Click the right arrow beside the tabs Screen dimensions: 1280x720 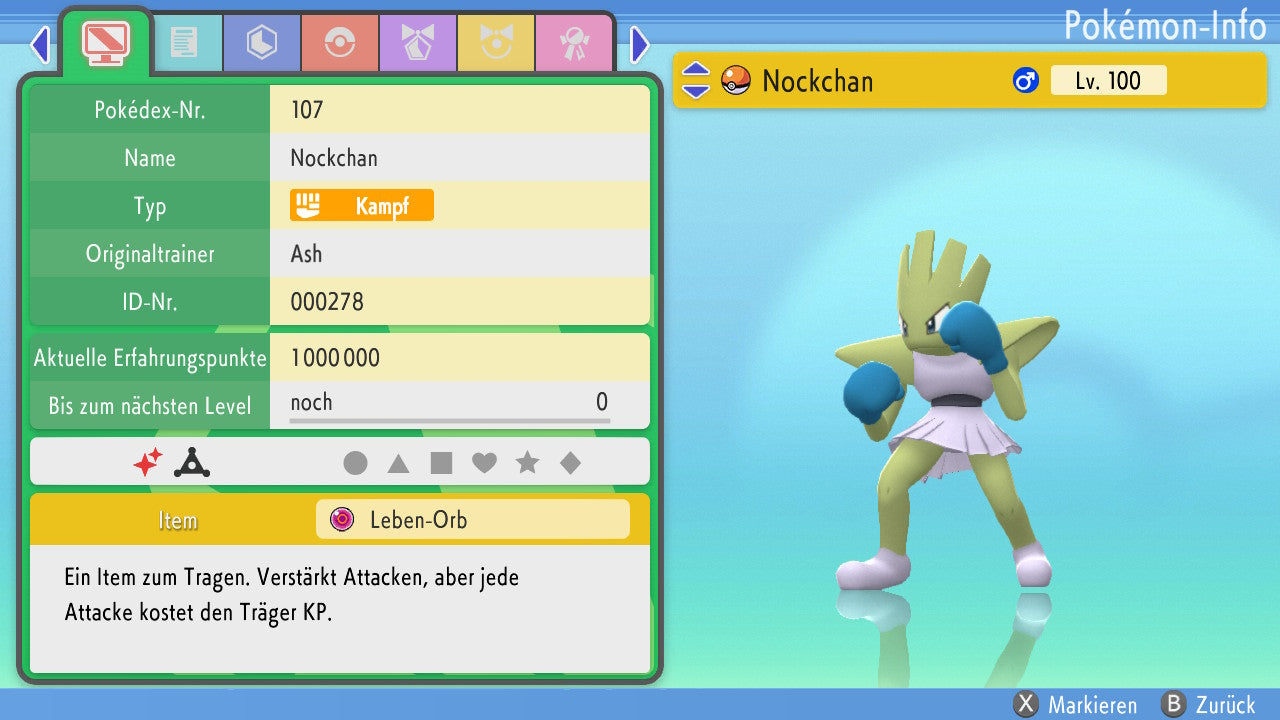tap(640, 44)
